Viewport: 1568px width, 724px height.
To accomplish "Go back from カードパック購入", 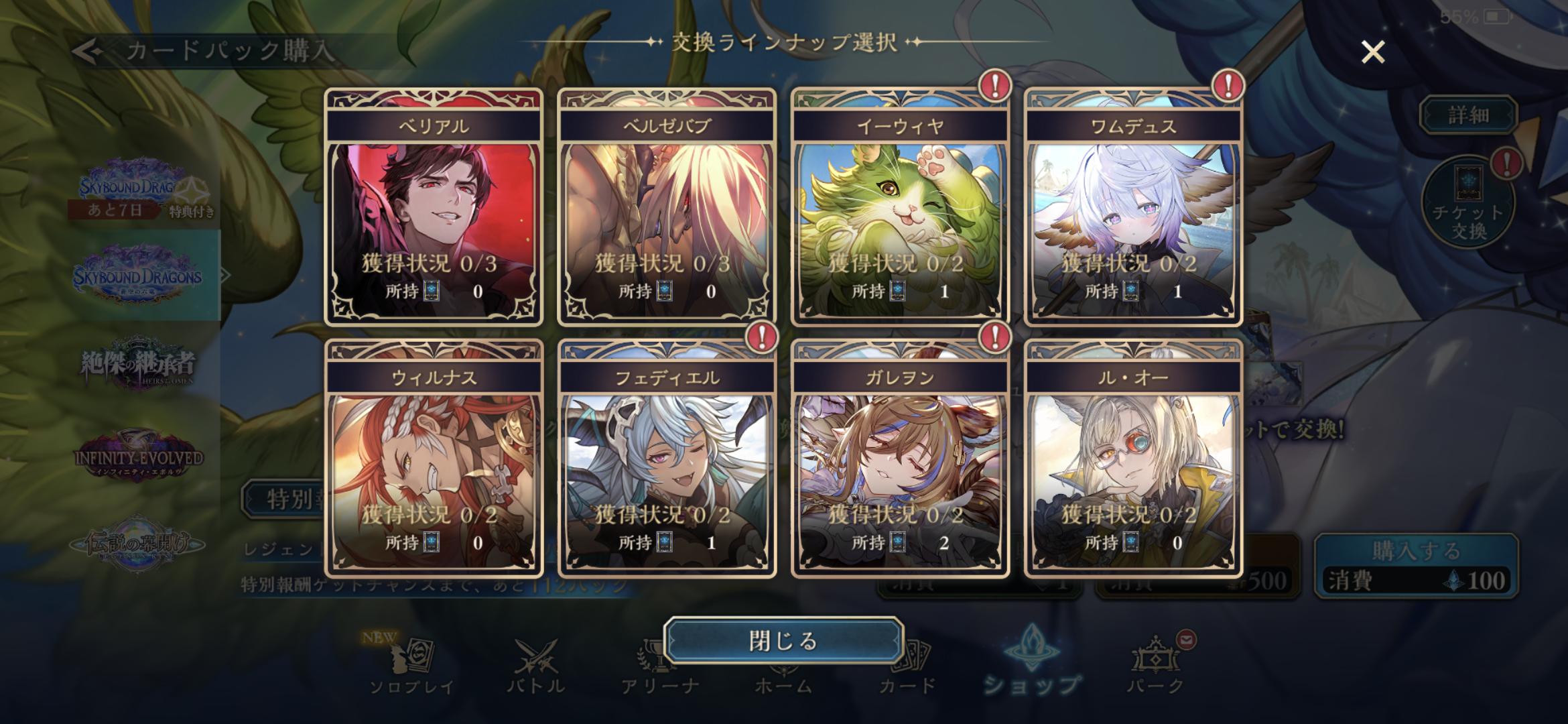I will click(x=88, y=51).
